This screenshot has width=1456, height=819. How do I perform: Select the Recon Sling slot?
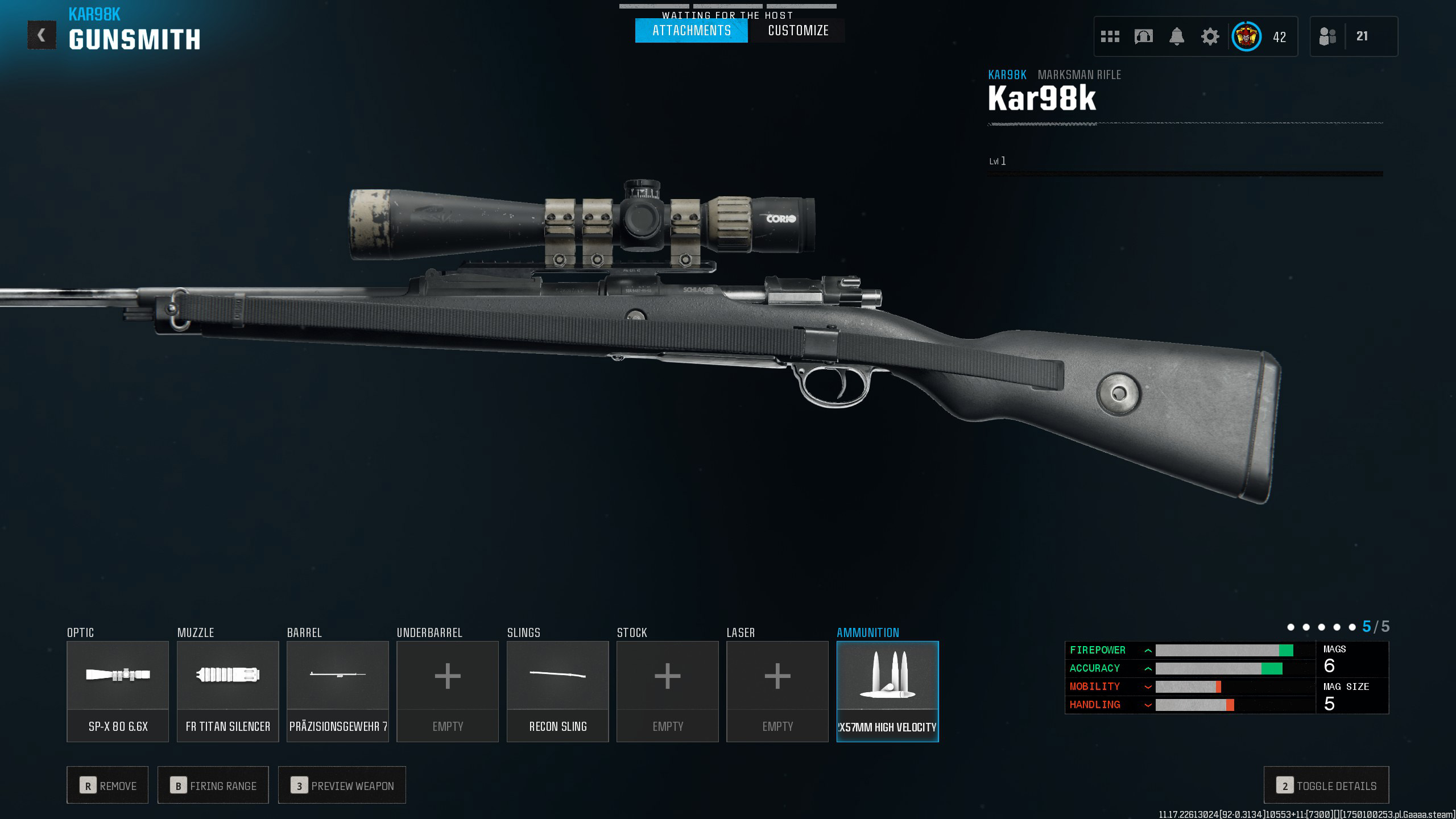tap(557, 691)
